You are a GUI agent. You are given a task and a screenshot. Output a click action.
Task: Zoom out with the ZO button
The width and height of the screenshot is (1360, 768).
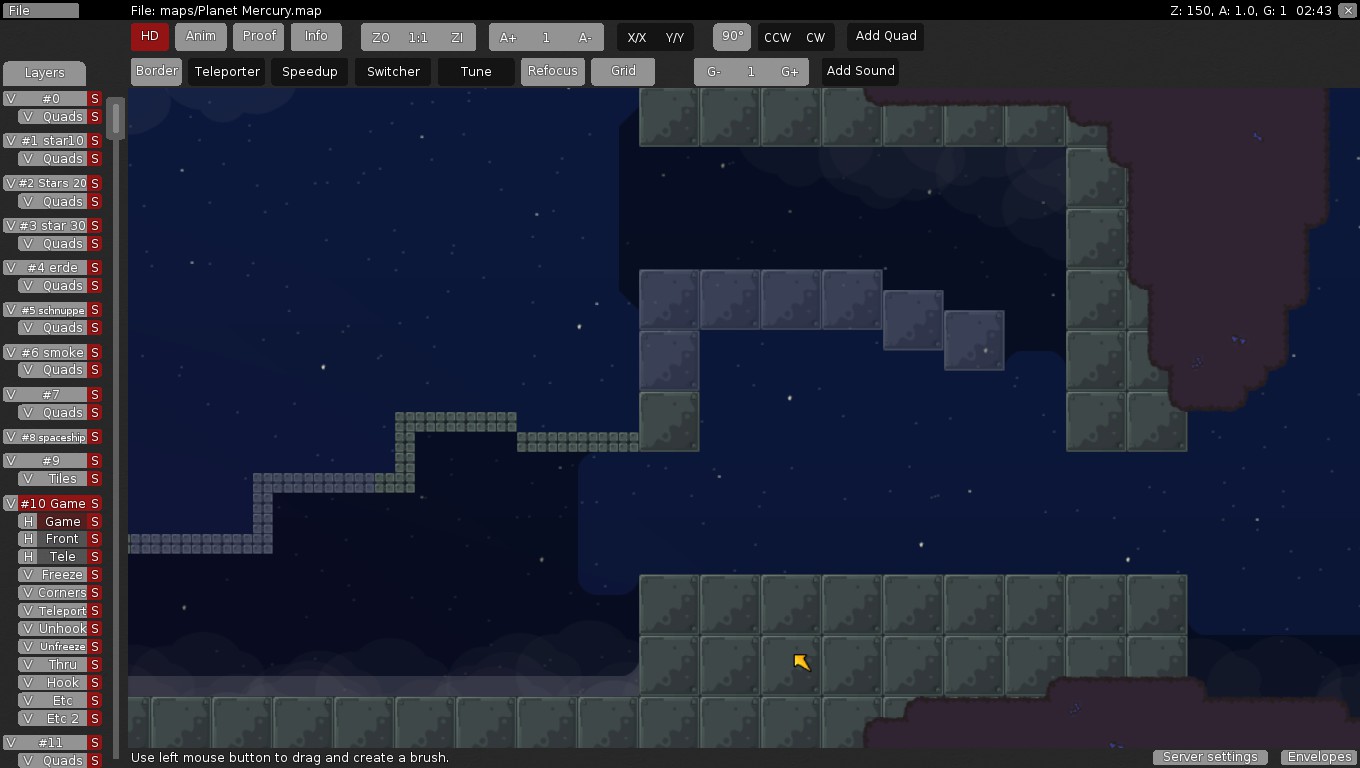tap(380, 38)
